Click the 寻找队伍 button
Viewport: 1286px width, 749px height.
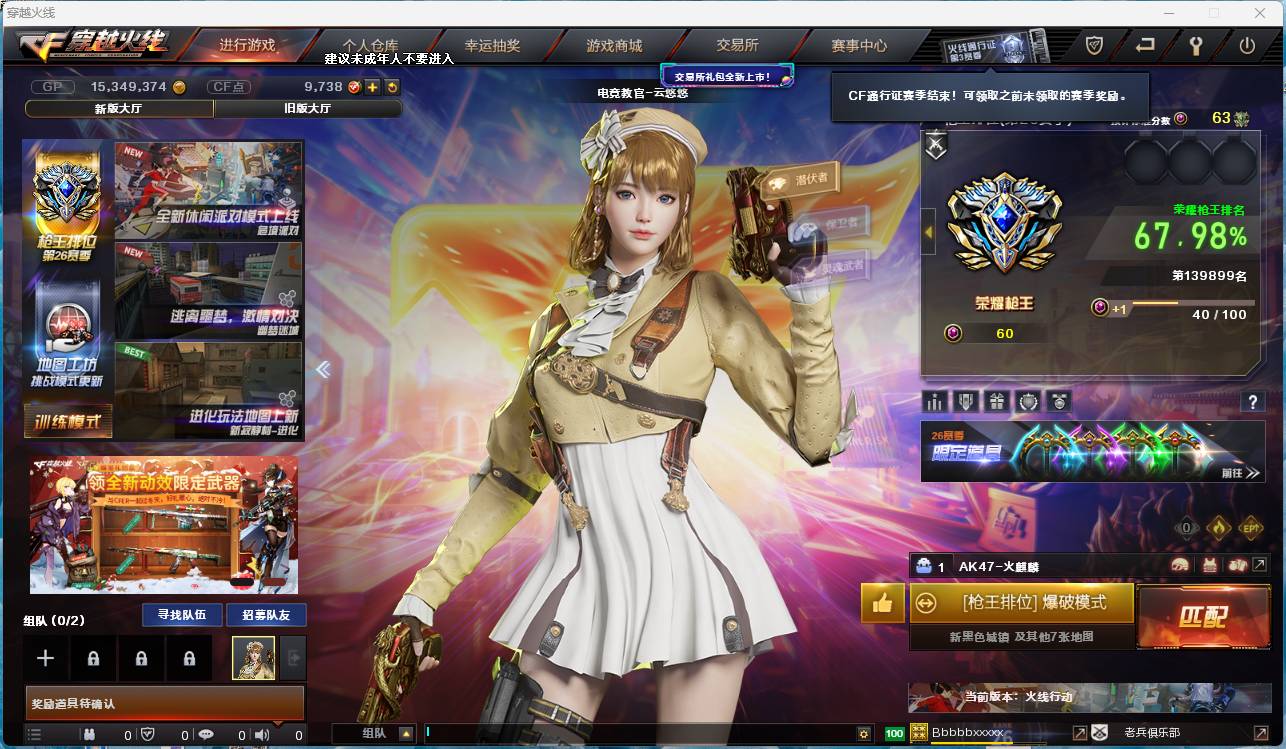pyautogui.click(x=184, y=615)
